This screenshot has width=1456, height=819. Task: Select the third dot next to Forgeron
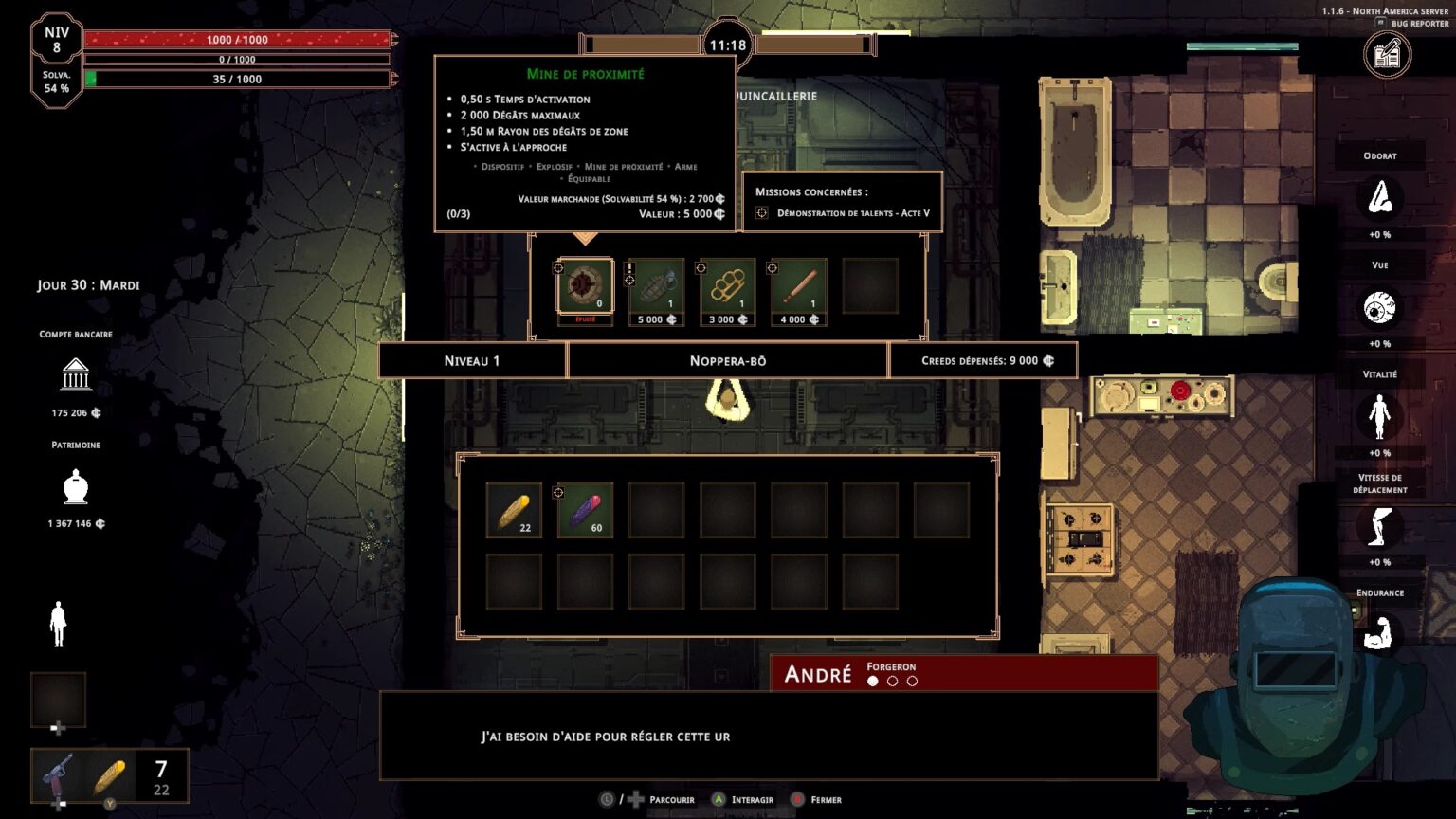coord(912,680)
